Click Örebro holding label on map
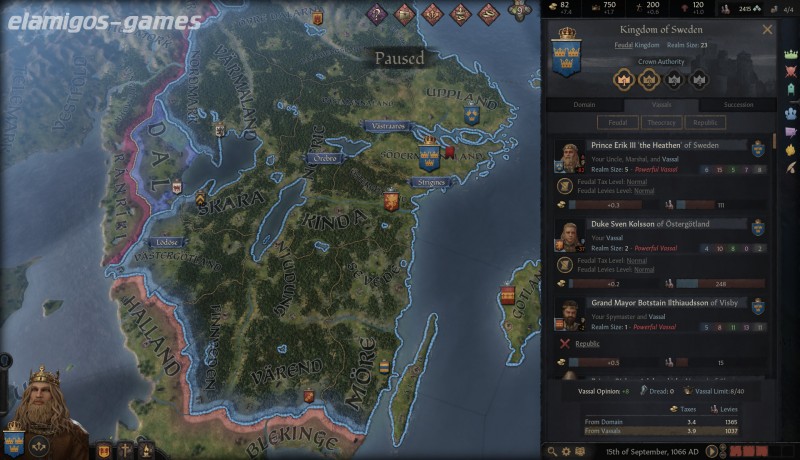800x460 pixels. click(x=325, y=158)
